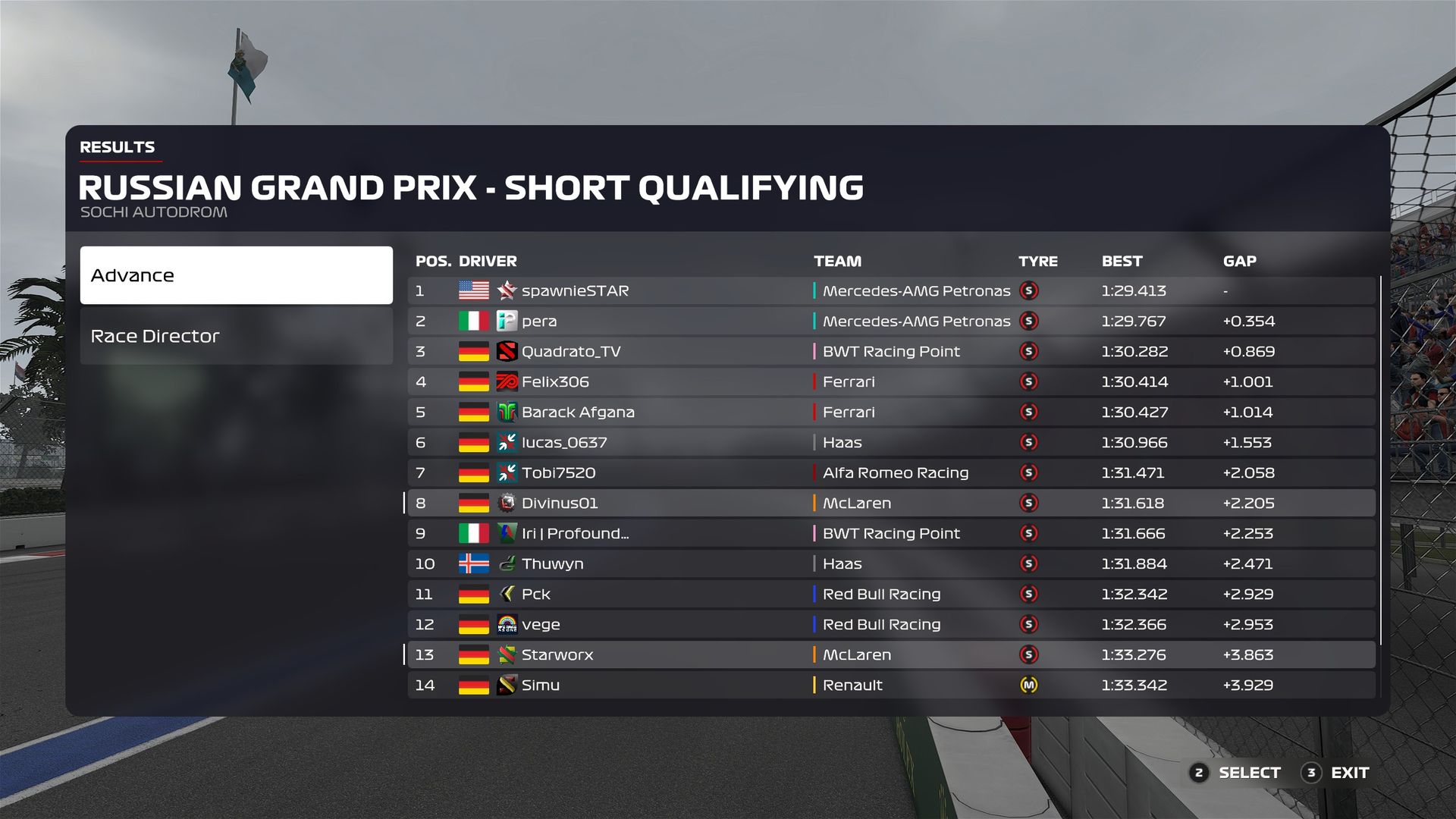The image size is (1456, 819).
Task: Select spawnieSTAR's result row
Action: (x=890, y=290)
